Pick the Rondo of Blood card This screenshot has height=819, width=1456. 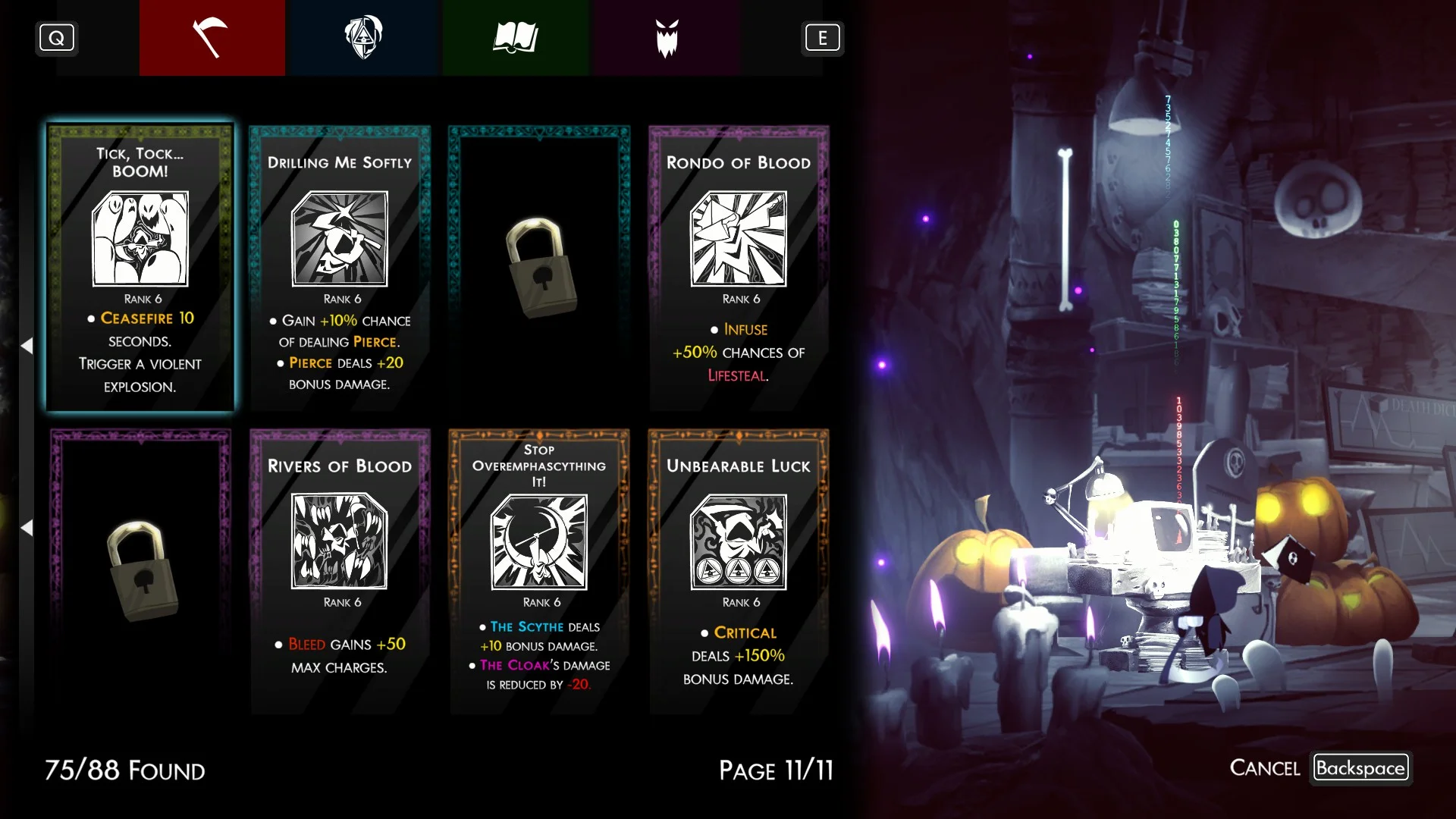(x=739, y=267)
